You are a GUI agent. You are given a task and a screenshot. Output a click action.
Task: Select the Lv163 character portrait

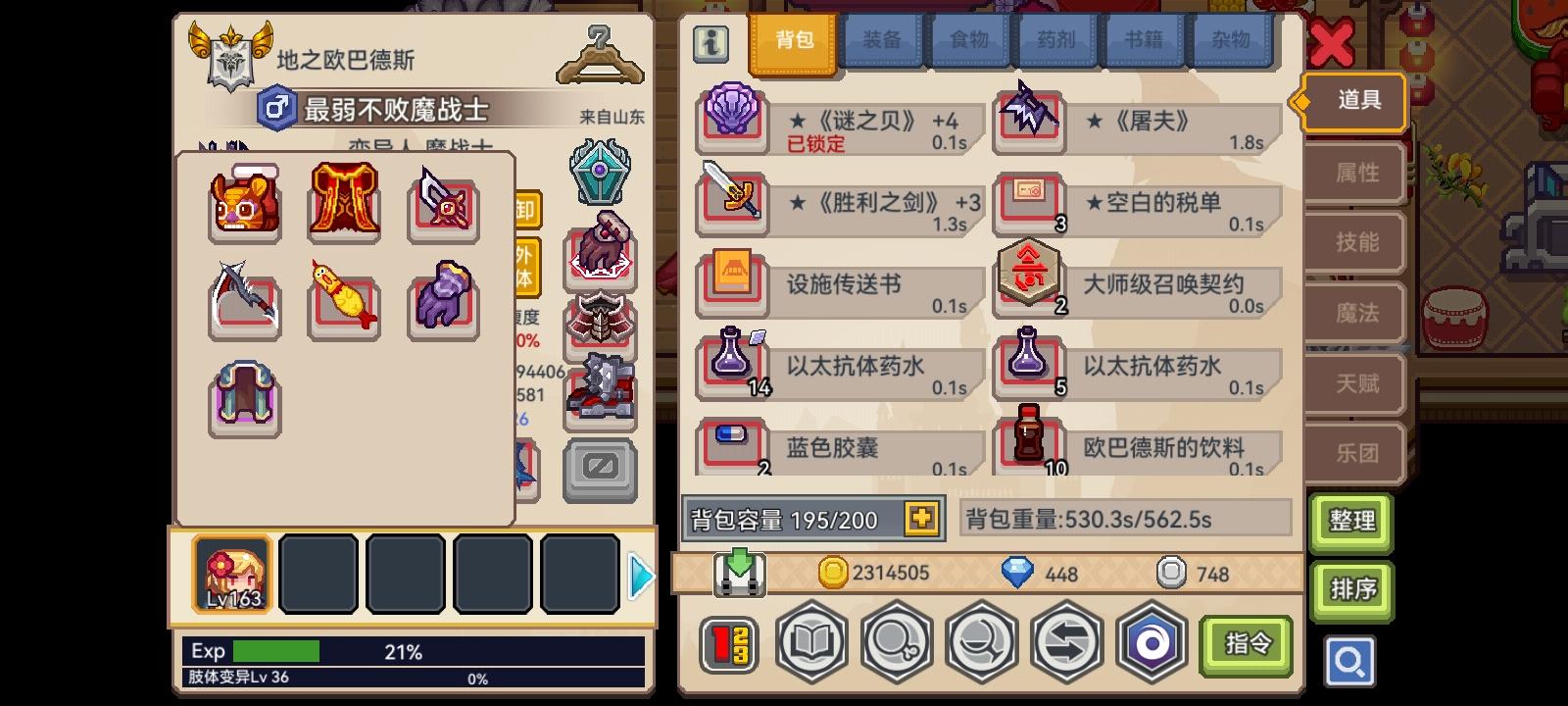coord(232,575)
